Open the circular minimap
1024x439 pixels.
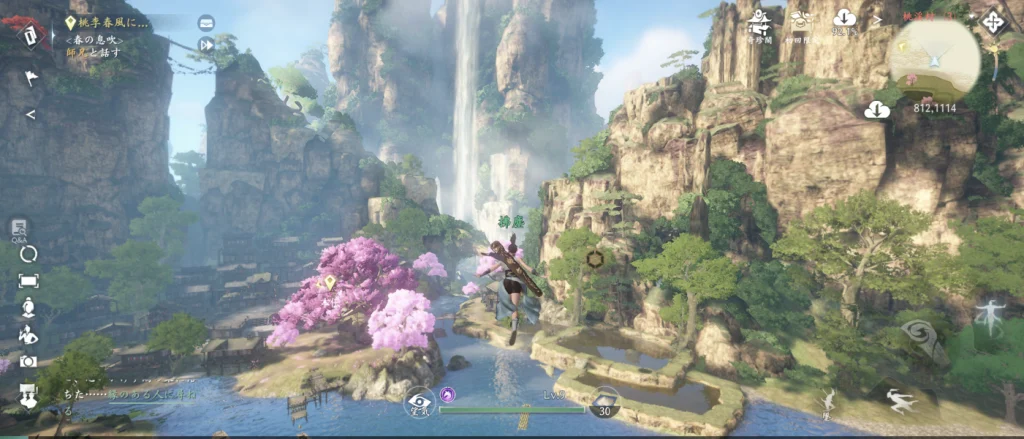point(935,56)
